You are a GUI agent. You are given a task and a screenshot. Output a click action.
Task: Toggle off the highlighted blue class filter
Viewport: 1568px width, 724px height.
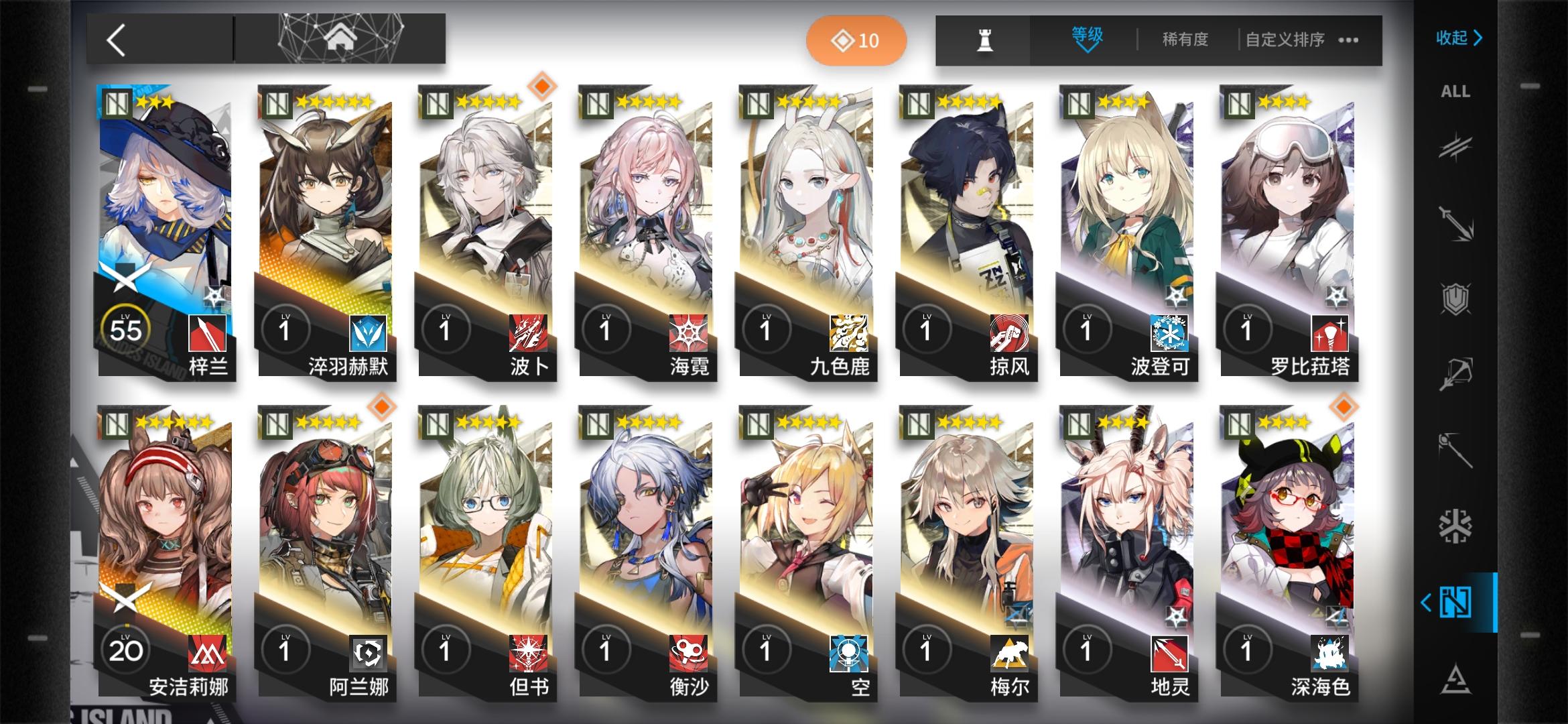pos(1456,602)
